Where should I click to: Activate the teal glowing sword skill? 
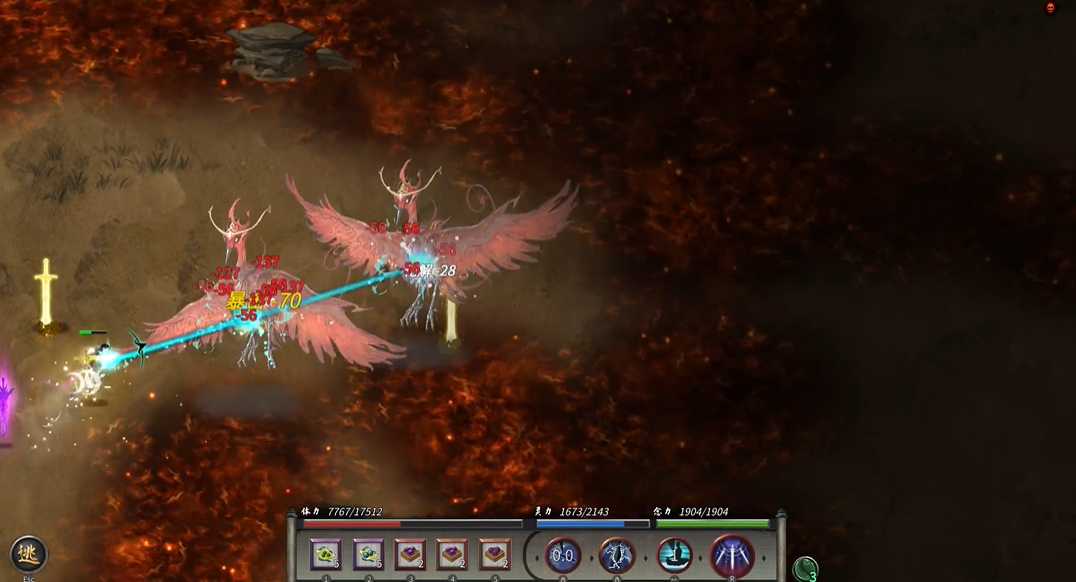[675, 555]
